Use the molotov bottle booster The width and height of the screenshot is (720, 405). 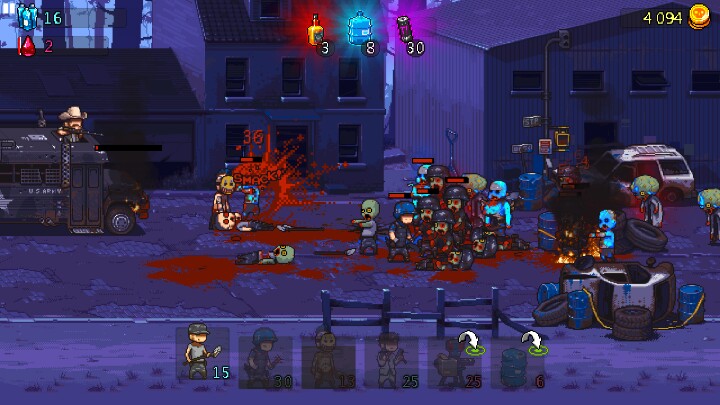tap(316, 30)
